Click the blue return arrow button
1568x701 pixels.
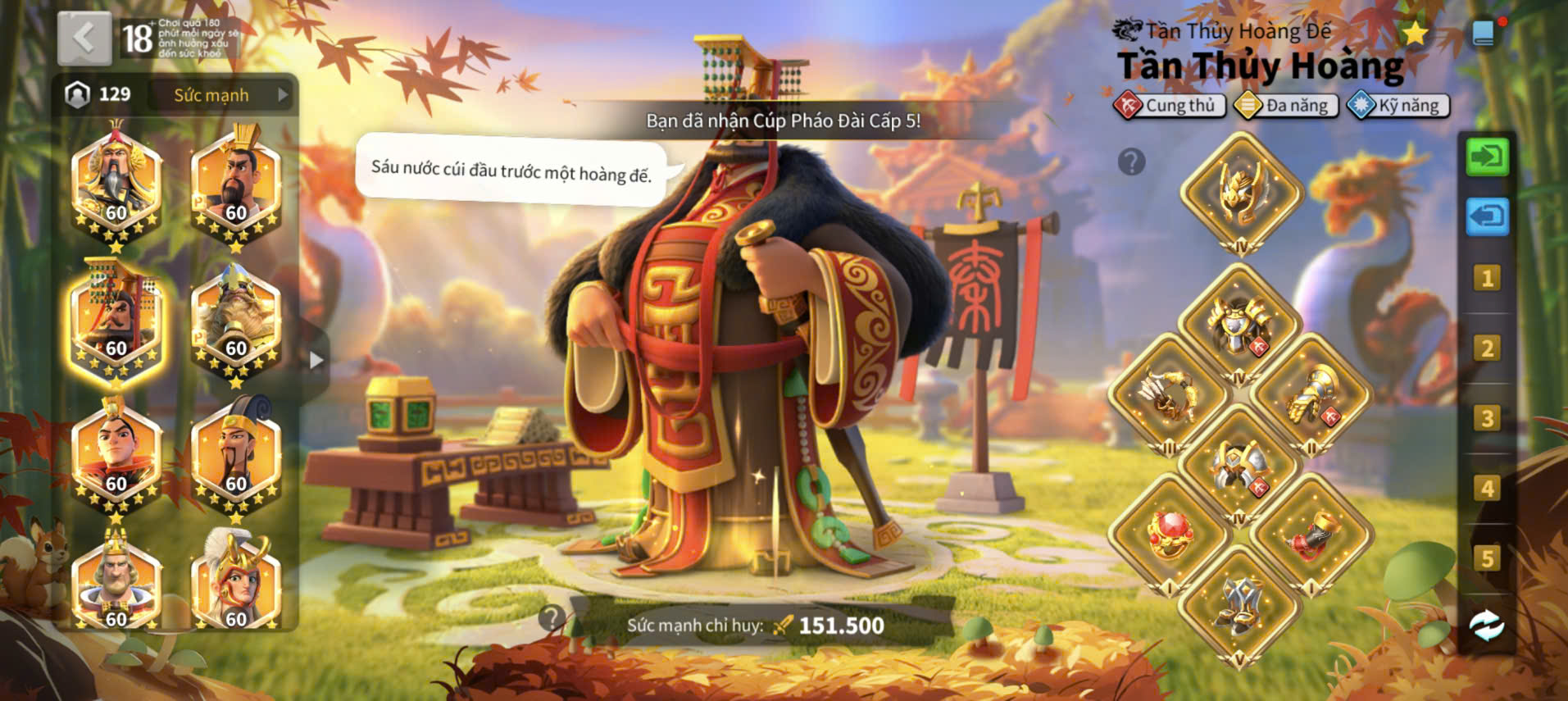point(1487,216)
